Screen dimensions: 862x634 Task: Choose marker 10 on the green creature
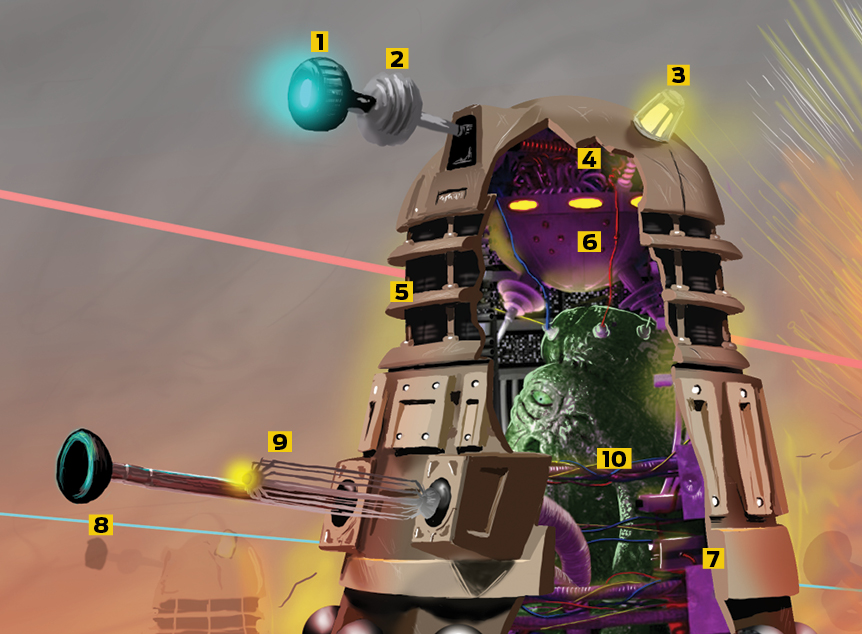[613, 459]
